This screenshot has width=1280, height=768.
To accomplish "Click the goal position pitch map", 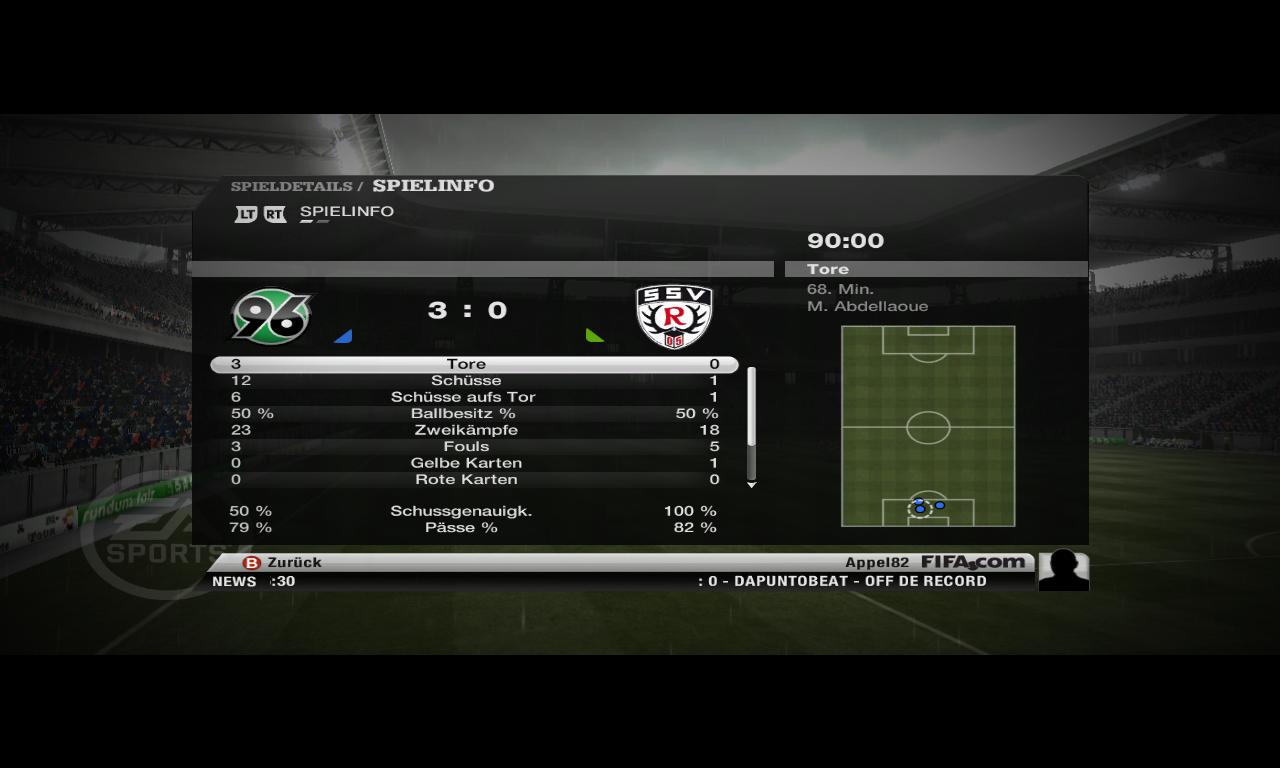I will (x=928, y=426).
